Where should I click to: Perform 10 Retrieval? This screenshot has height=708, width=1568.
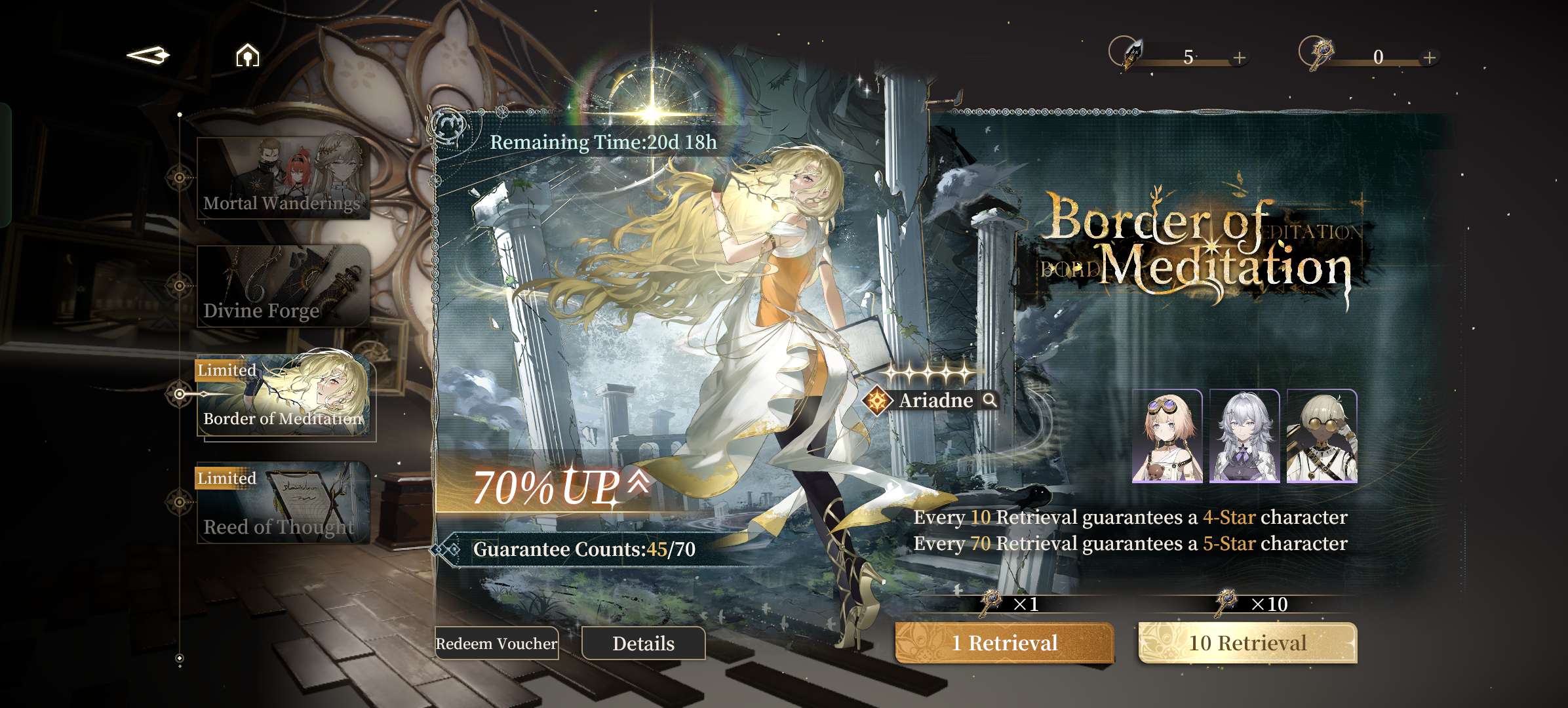(1247, 642)
